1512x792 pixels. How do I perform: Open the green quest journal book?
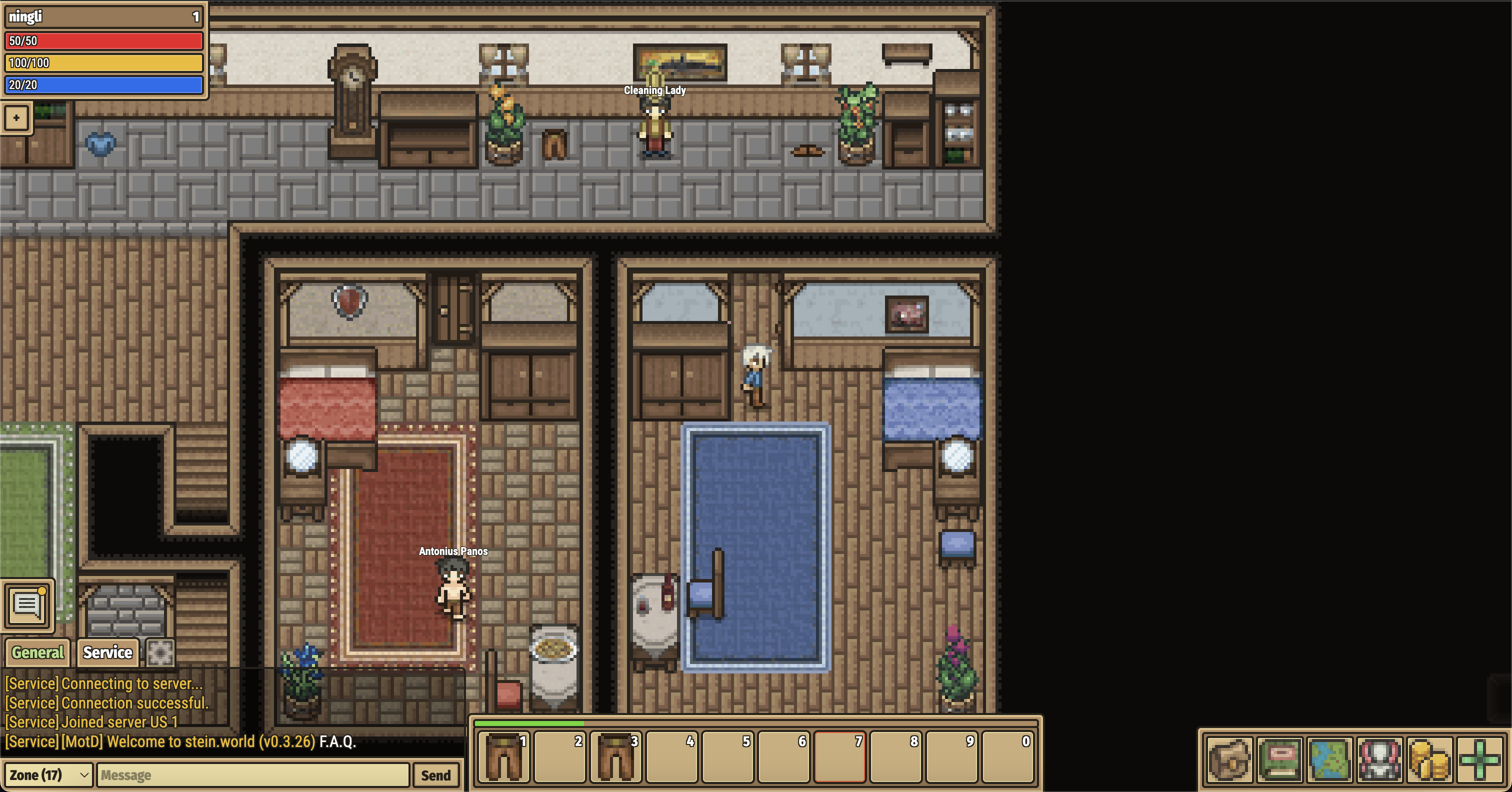[x=1279, y=759]
